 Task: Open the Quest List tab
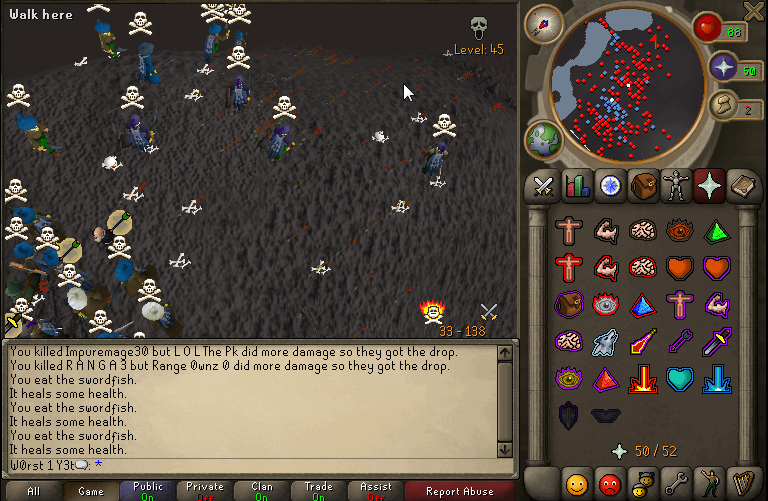click(609, 186)
